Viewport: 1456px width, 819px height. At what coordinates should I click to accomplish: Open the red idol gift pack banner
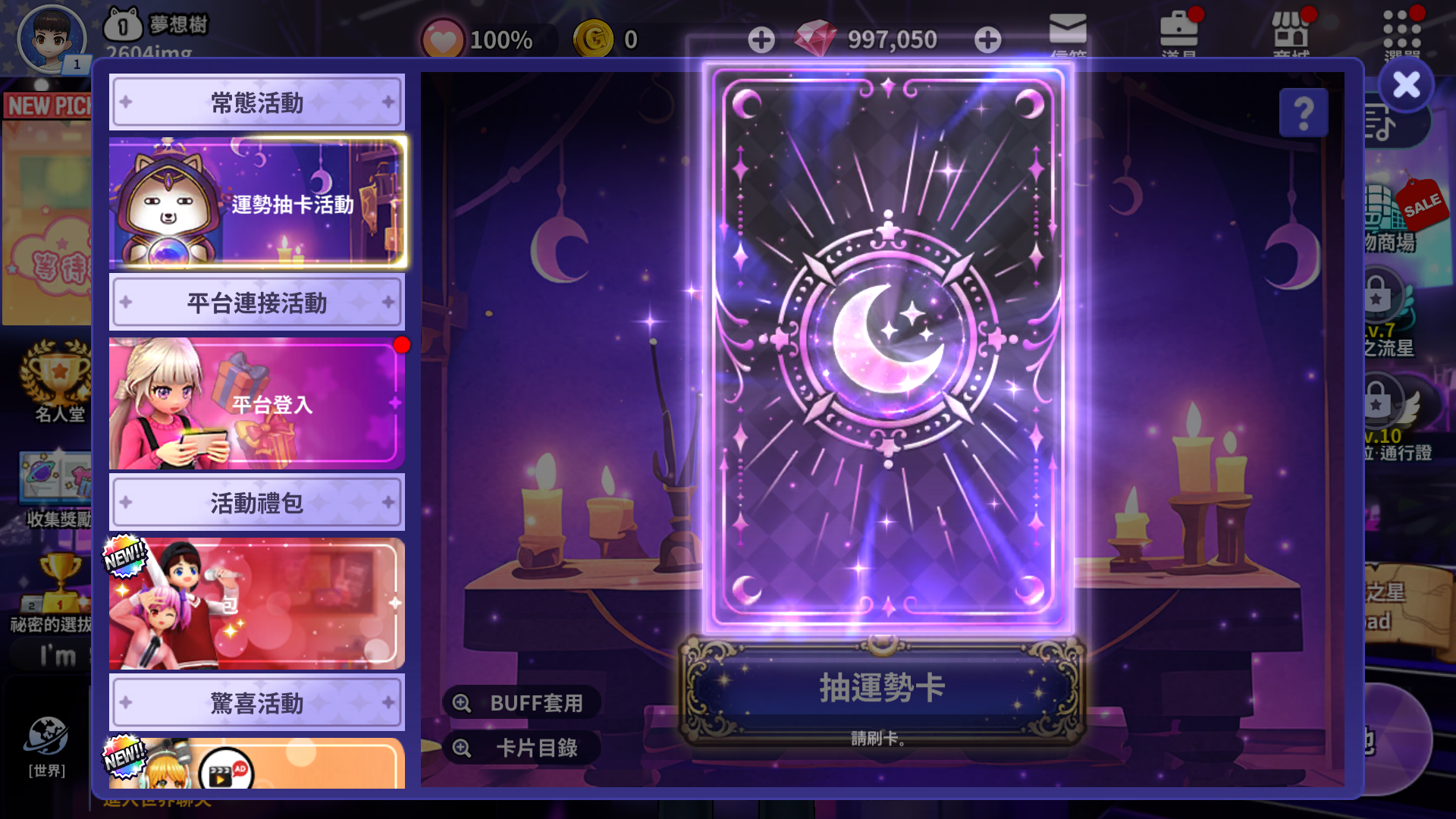pos(257,604)
